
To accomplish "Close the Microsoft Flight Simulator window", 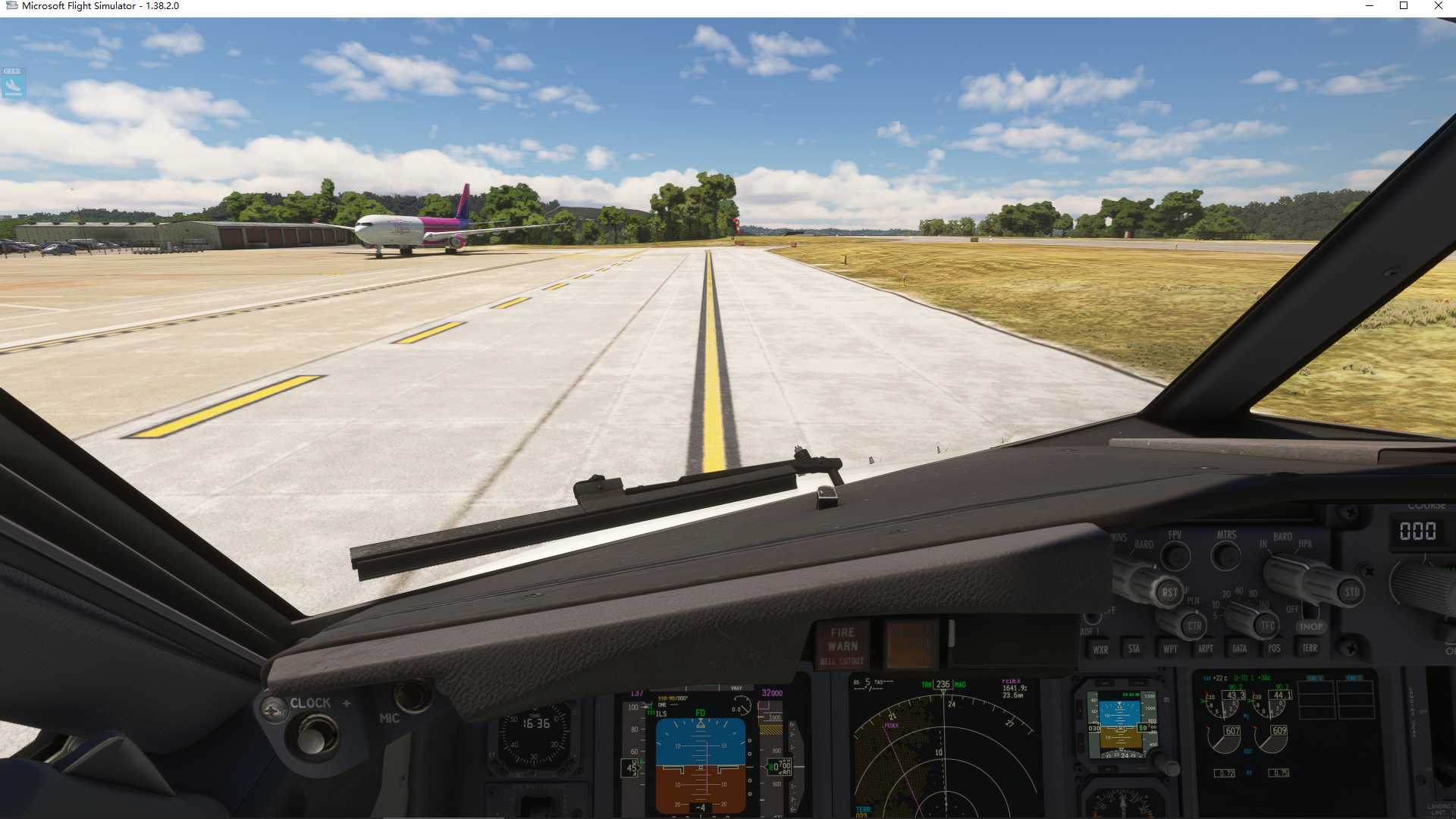I will click(x=1438, y=6).
